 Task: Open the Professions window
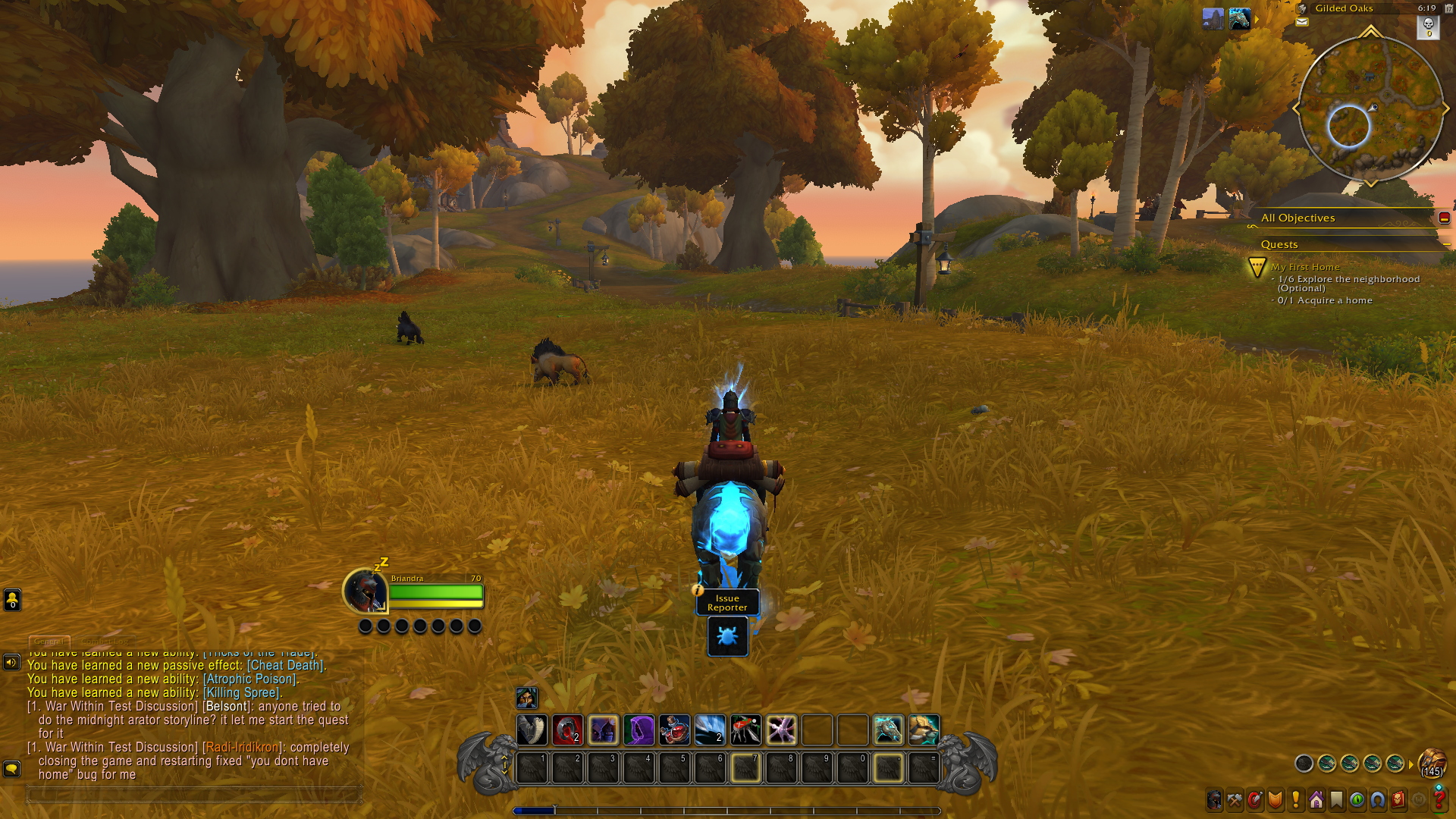coord(1234,800)
